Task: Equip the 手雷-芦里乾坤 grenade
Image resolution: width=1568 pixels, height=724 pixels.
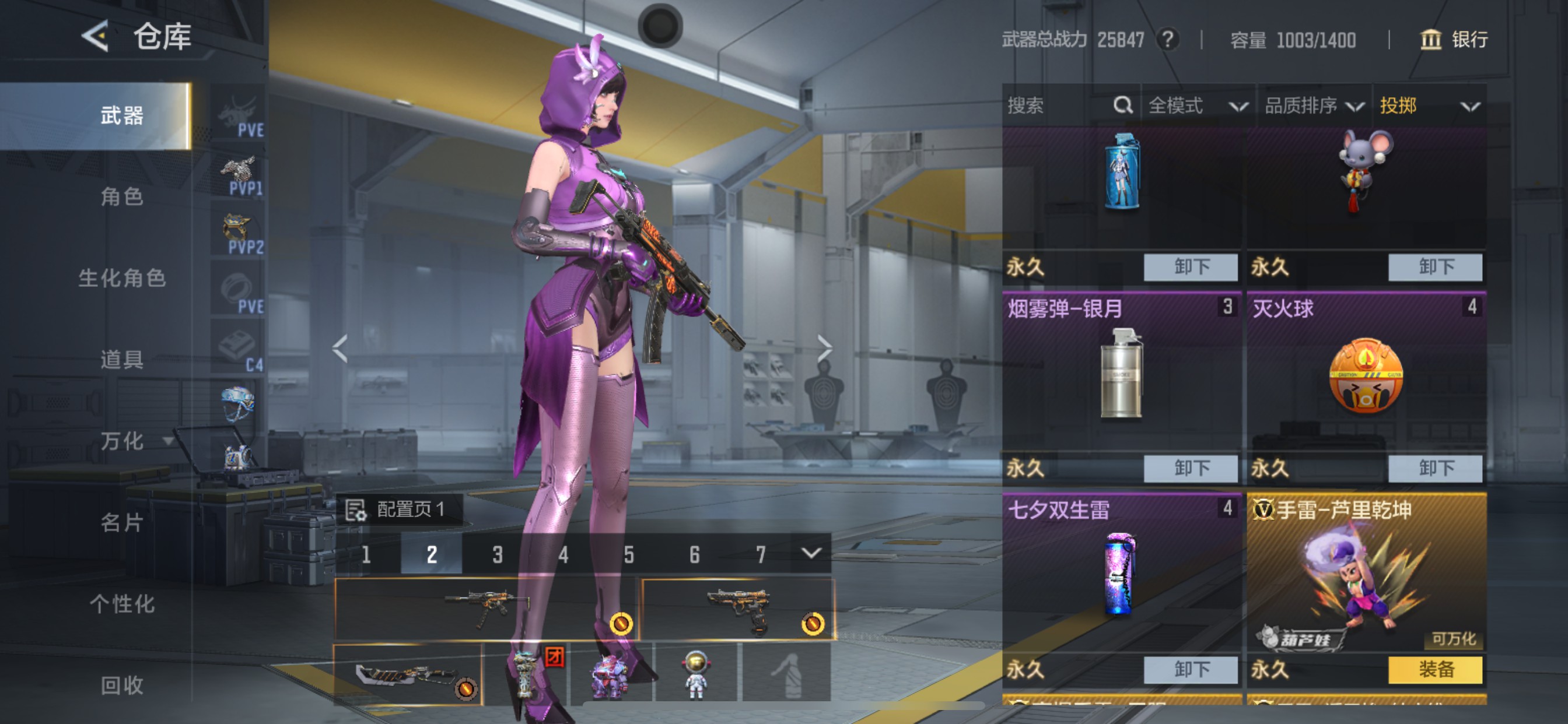Action: click(x=1434, y=670)
